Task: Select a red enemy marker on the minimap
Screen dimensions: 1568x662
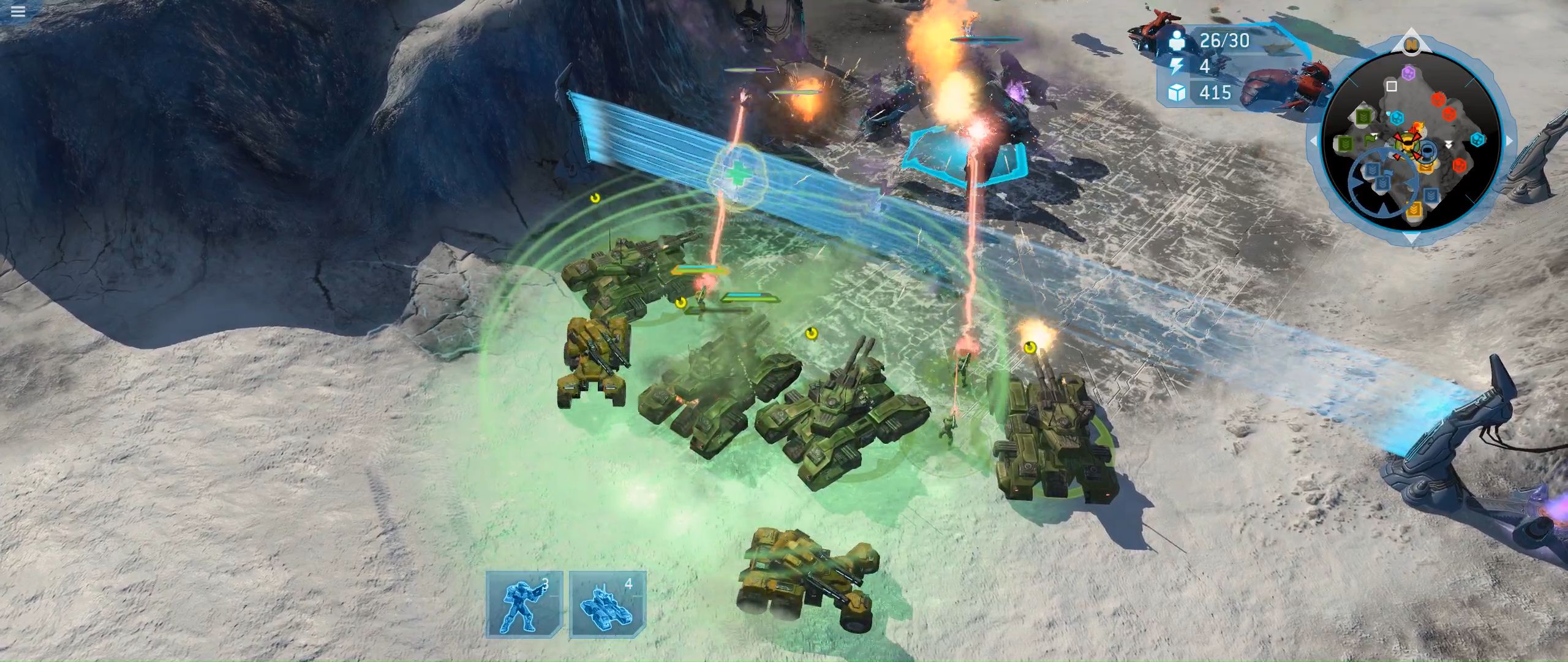Action: 1437,100
